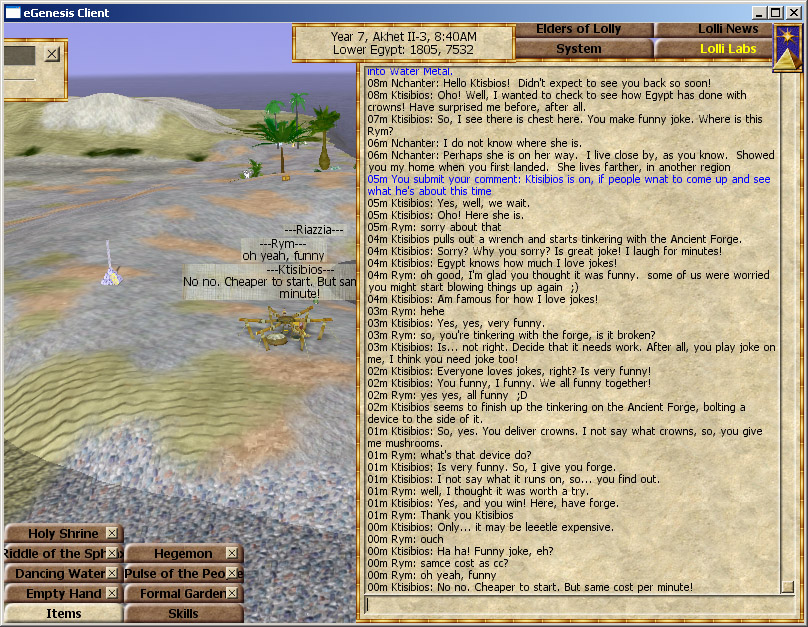
Task: Open the Holy Shrine panel button
Action: point(56,534)
